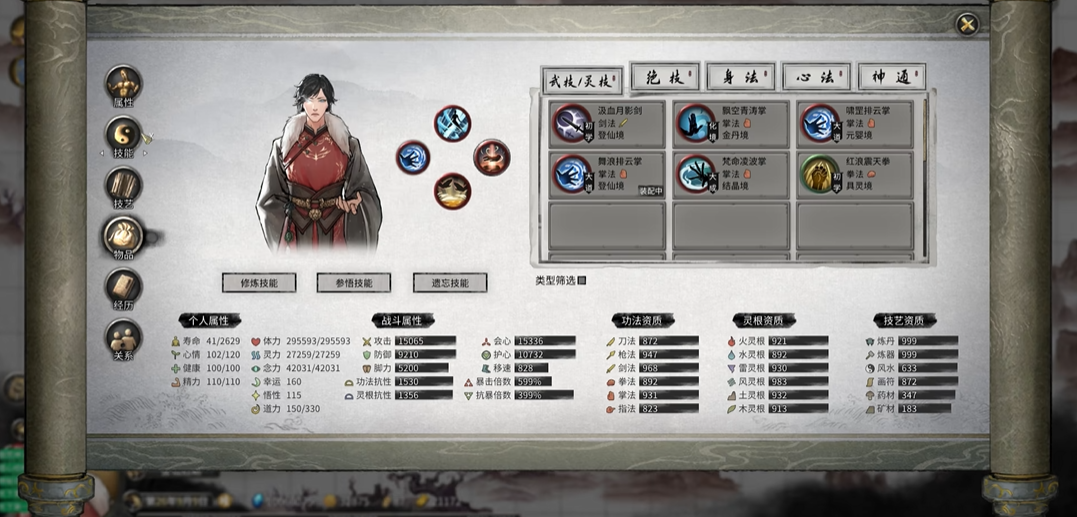
Task: Switch to the 武技/灵技 tab
Action: (581, 79)
